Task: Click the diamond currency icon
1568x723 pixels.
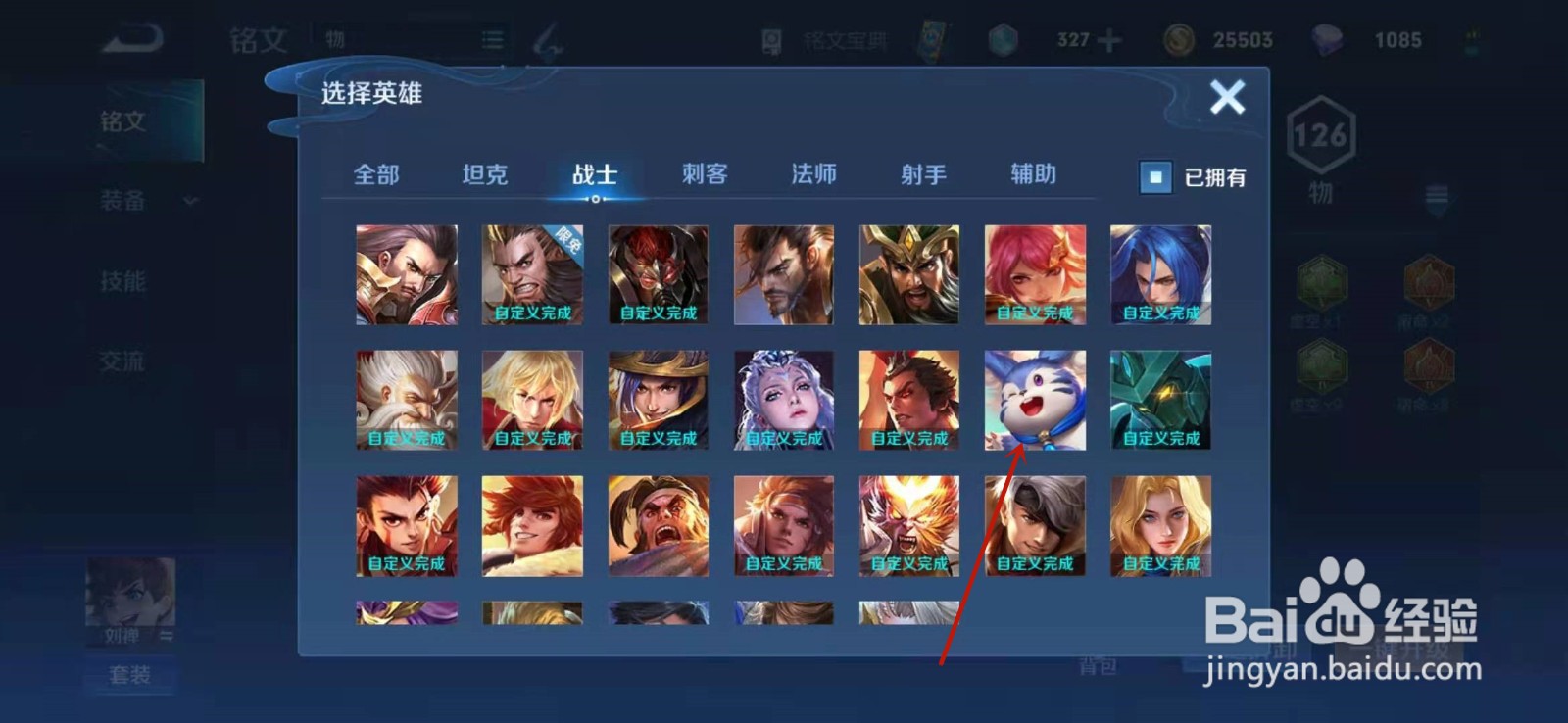Action: coord(1326,37)
